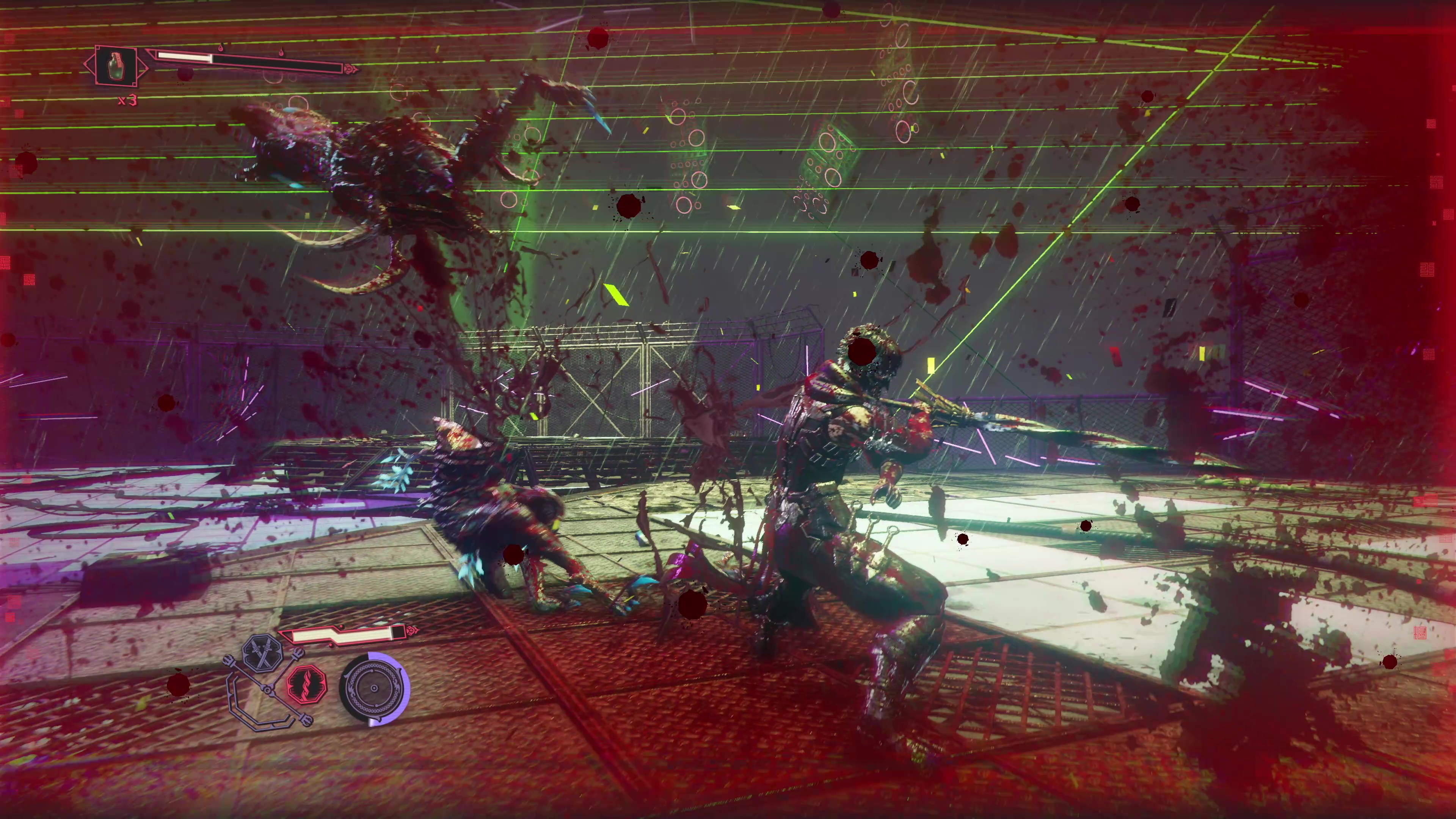
Task: Activate the red twisted blade octagon icon
Action: 307,684
